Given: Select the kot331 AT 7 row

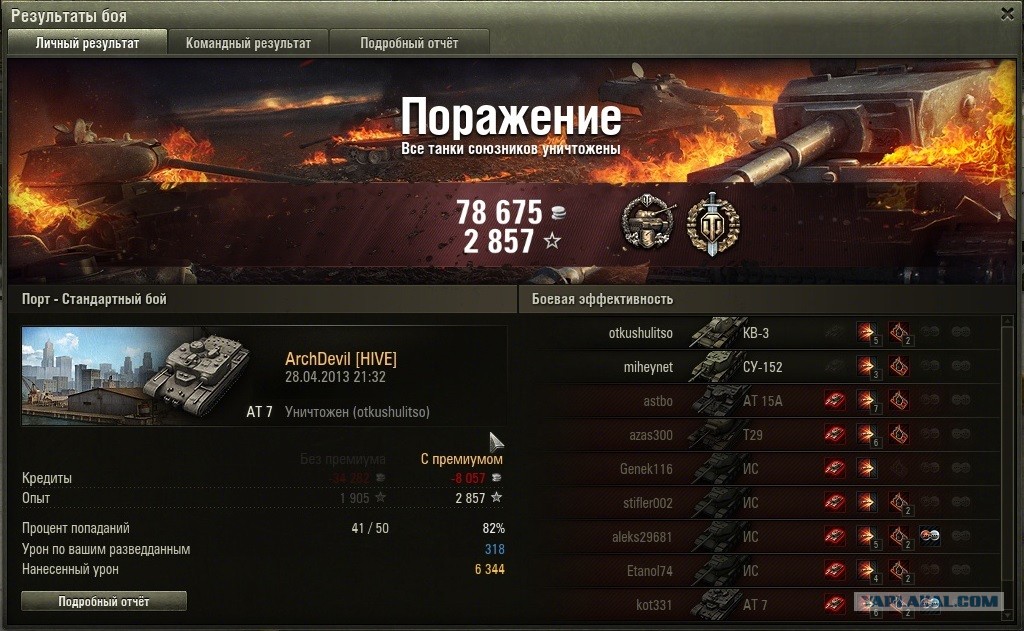Looking at the screenshot, I should (760, 605).
